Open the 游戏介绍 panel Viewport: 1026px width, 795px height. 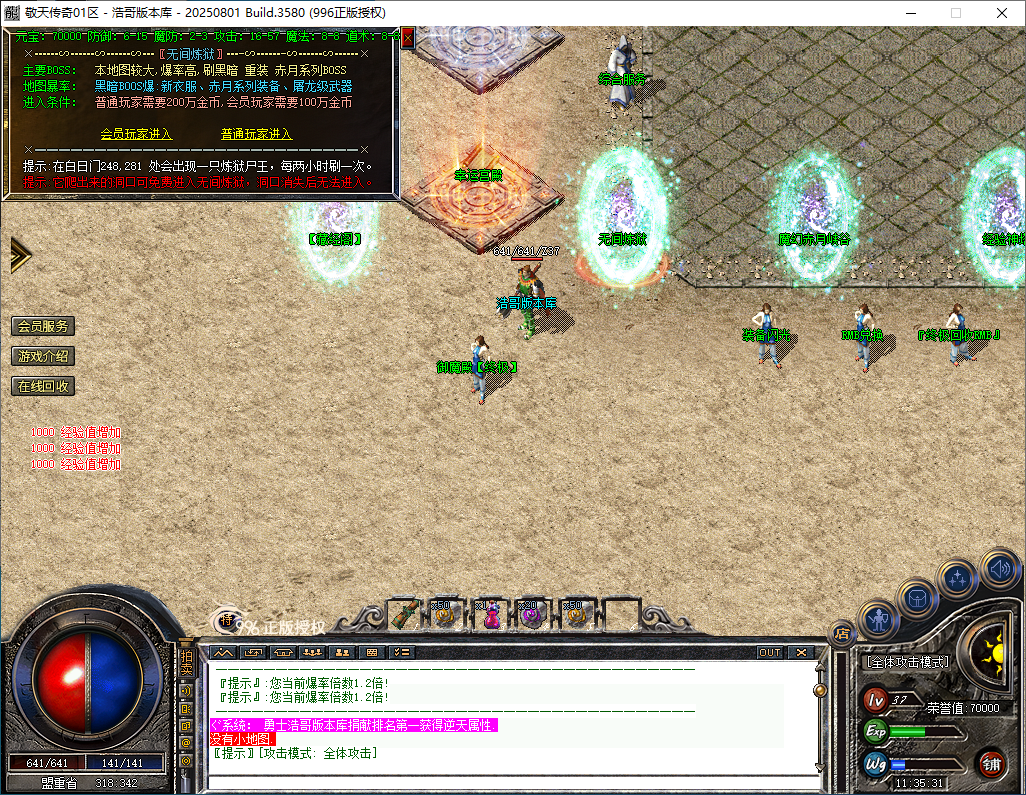pyautogui.click(x=43, y=356)
